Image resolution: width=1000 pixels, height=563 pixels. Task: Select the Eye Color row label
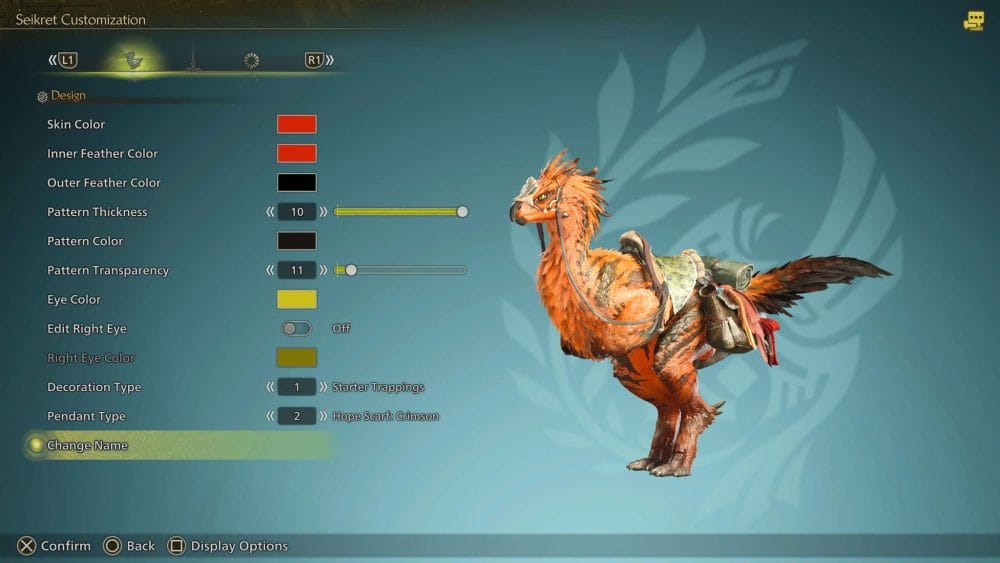[74, 299]
